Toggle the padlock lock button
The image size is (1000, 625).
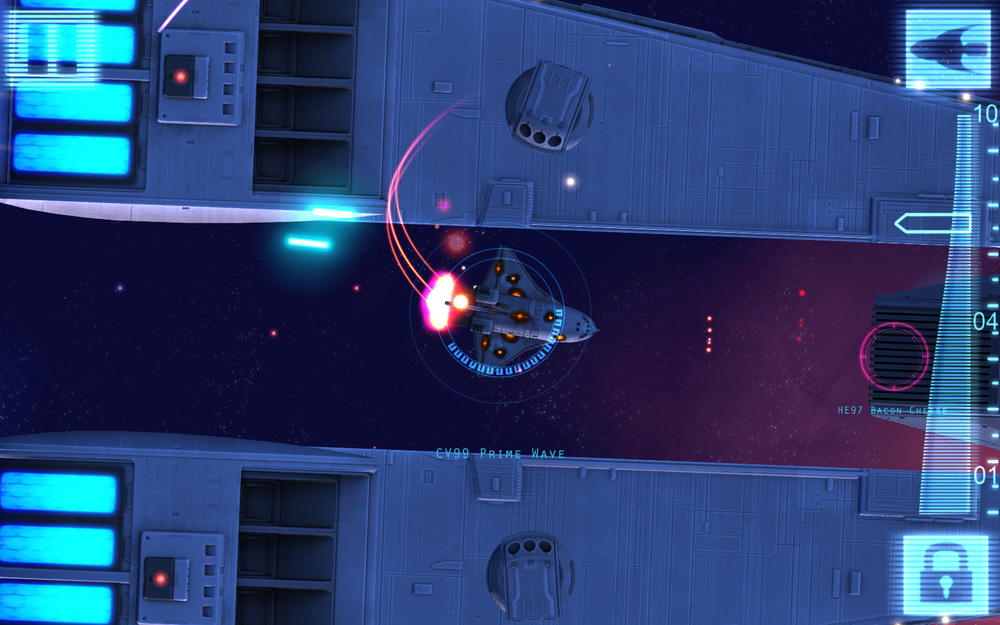pyautogui.click(x=945, y=574)
